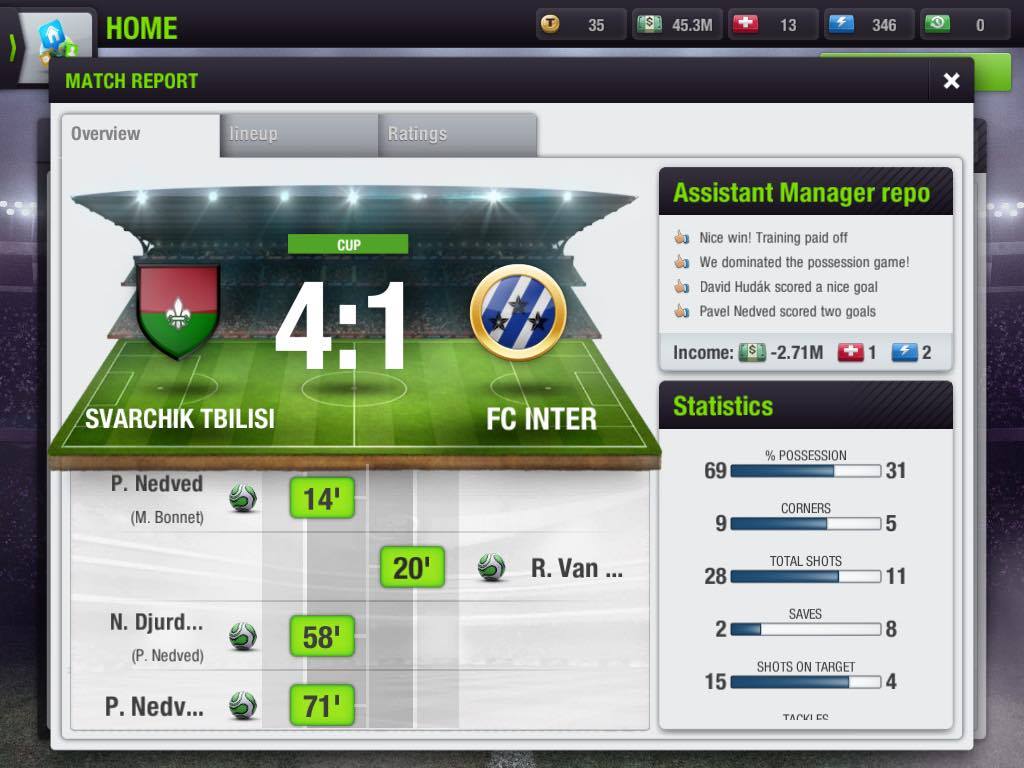View N. Djurd's 58' goal event
This screenshot has width=1024, height=768.
(322, 636)
